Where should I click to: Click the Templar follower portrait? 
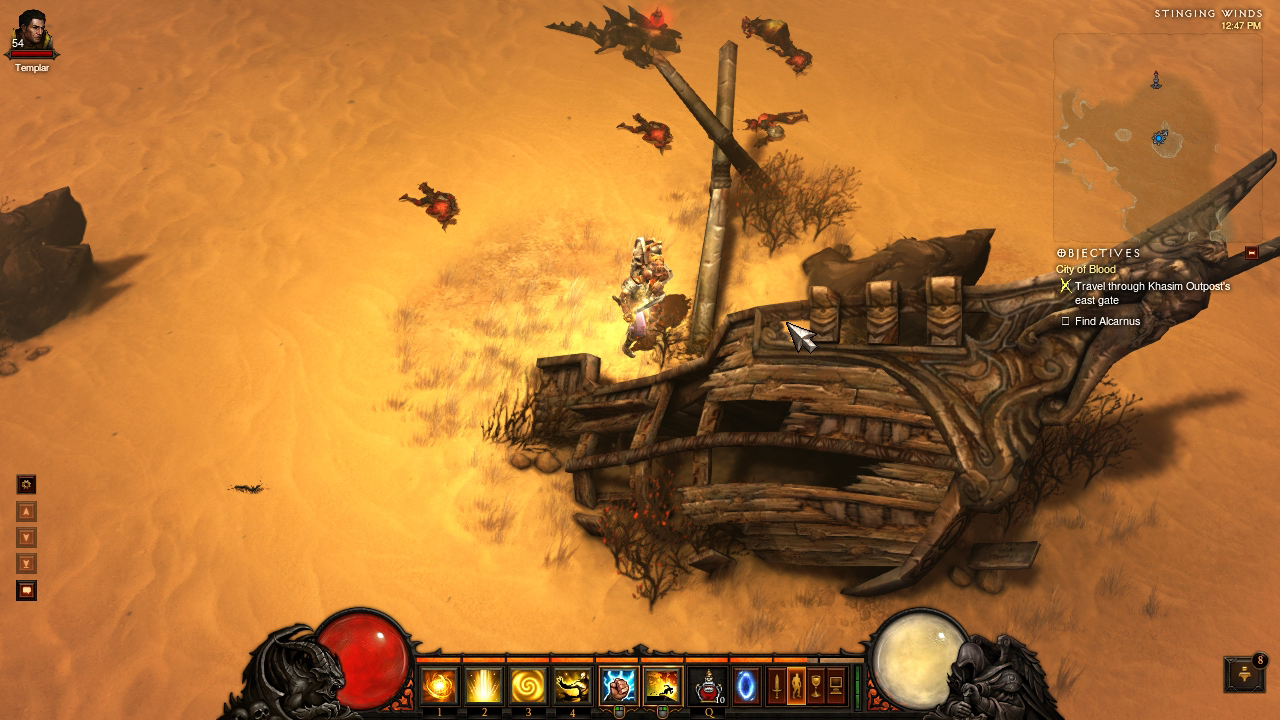tap(32, 32)
